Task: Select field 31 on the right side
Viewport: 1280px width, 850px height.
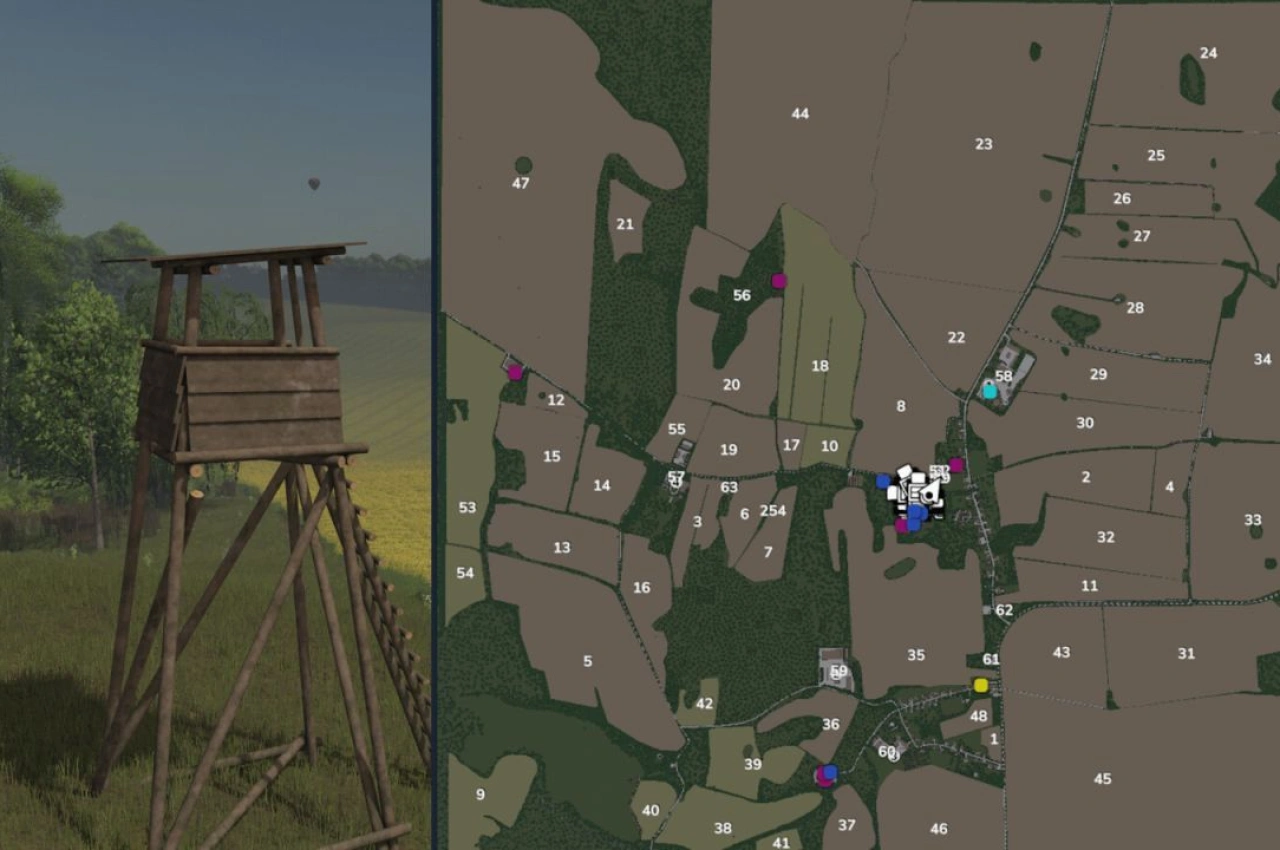Action: 1186,654
